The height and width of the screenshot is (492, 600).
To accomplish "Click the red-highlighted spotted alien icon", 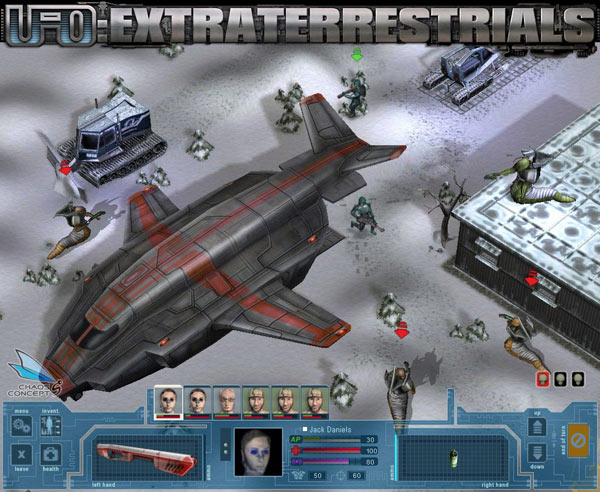I will [x=544, y=379].
